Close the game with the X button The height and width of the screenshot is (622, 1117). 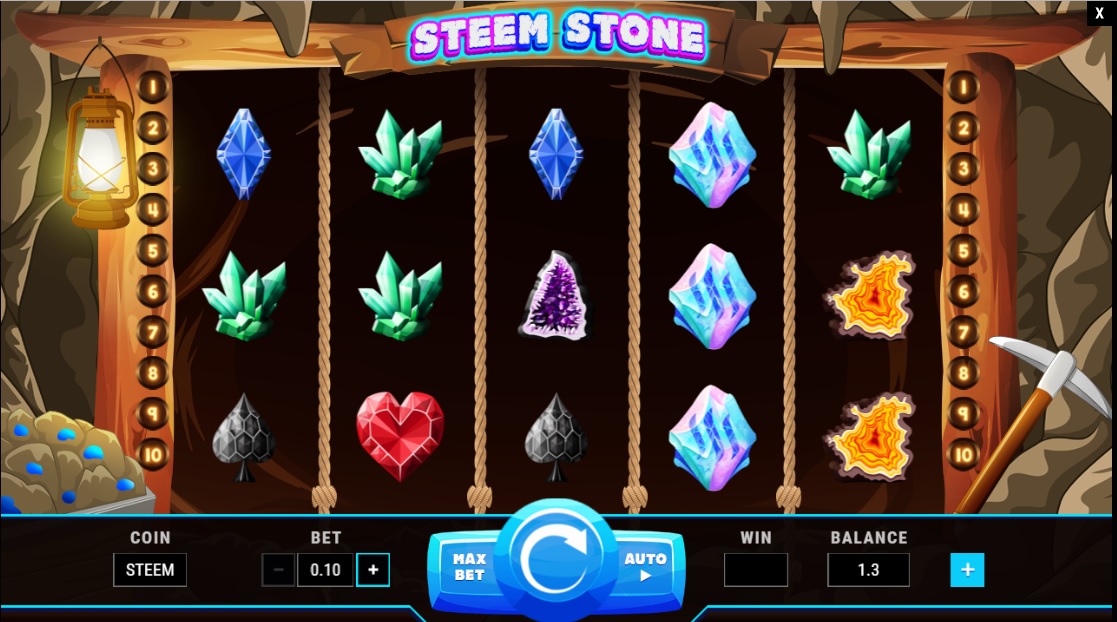pos(1099,13)
